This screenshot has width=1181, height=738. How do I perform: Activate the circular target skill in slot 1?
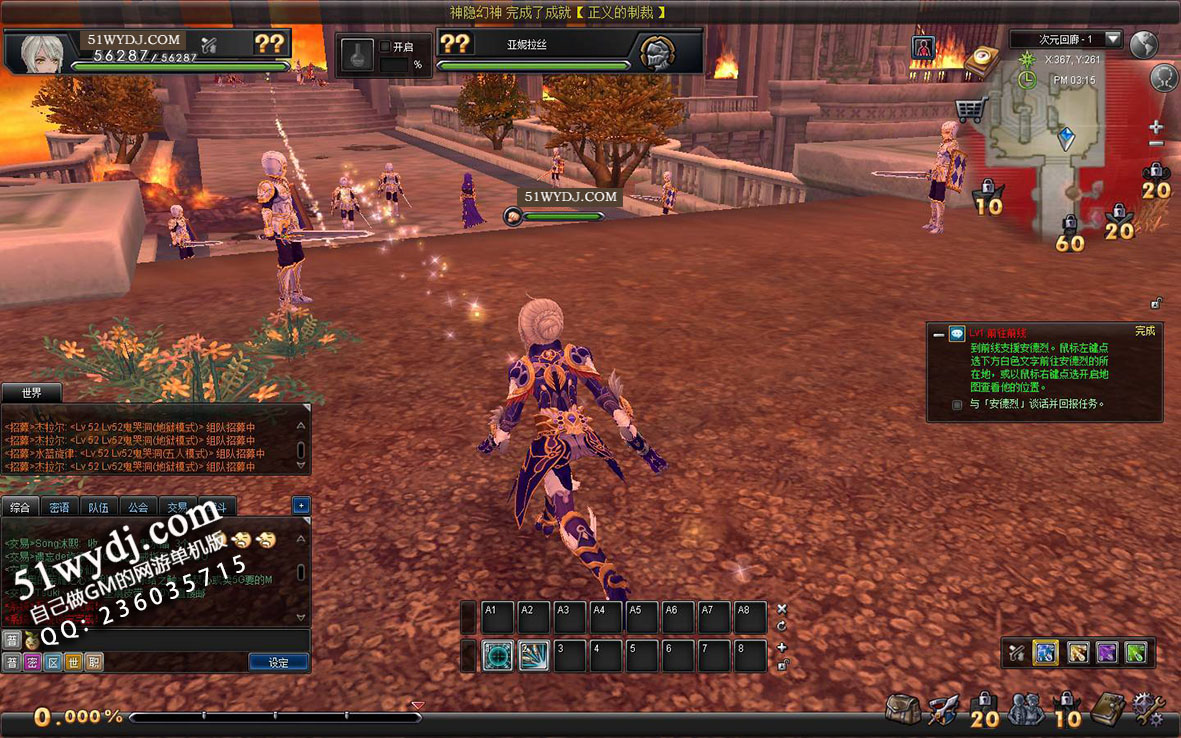pos(498,655)
